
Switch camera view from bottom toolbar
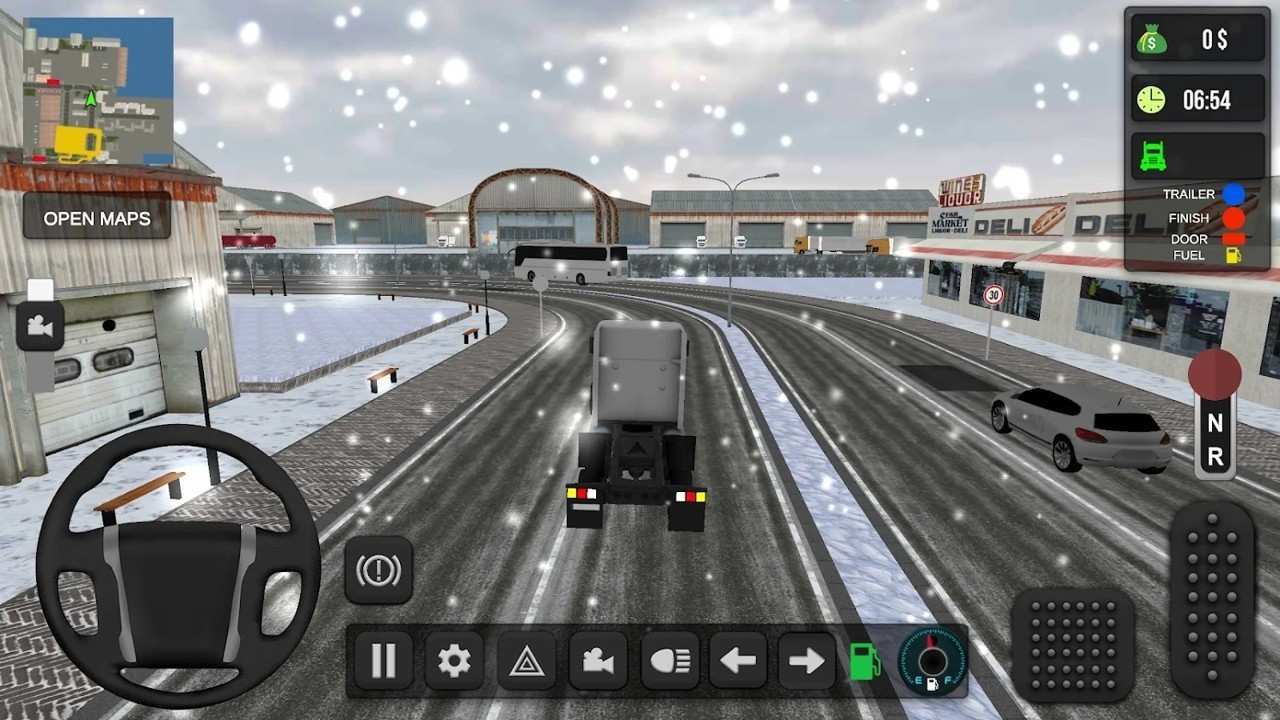point(598,660)
